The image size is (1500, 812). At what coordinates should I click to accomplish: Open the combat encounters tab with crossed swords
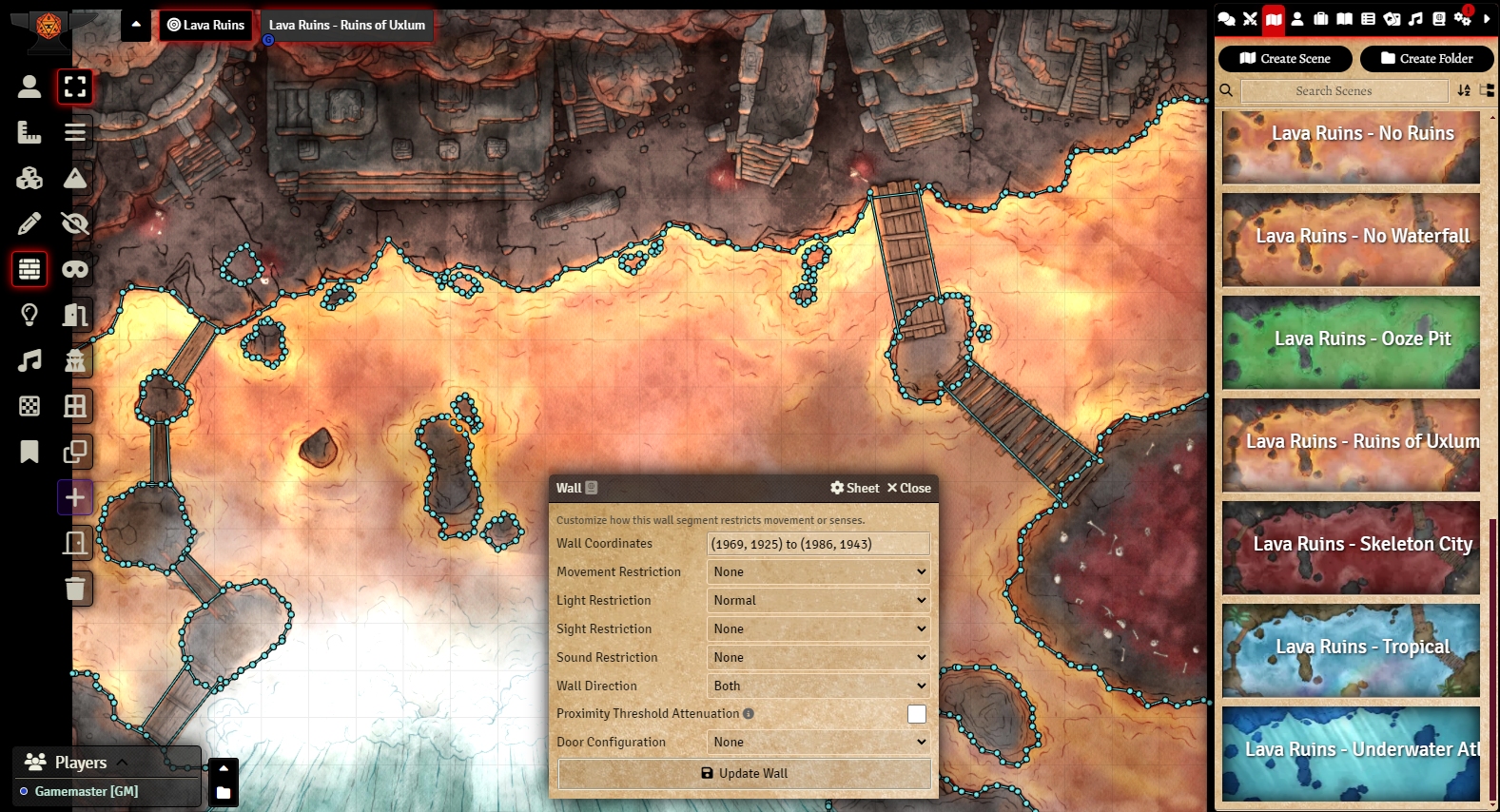(1250, 19)
